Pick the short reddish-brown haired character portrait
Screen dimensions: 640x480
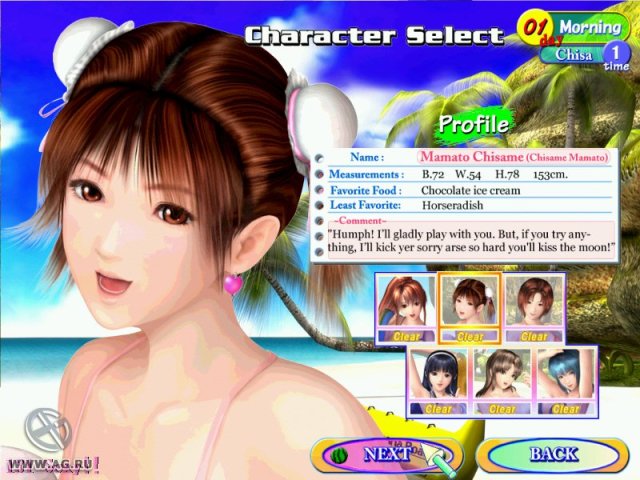point(534,308)
